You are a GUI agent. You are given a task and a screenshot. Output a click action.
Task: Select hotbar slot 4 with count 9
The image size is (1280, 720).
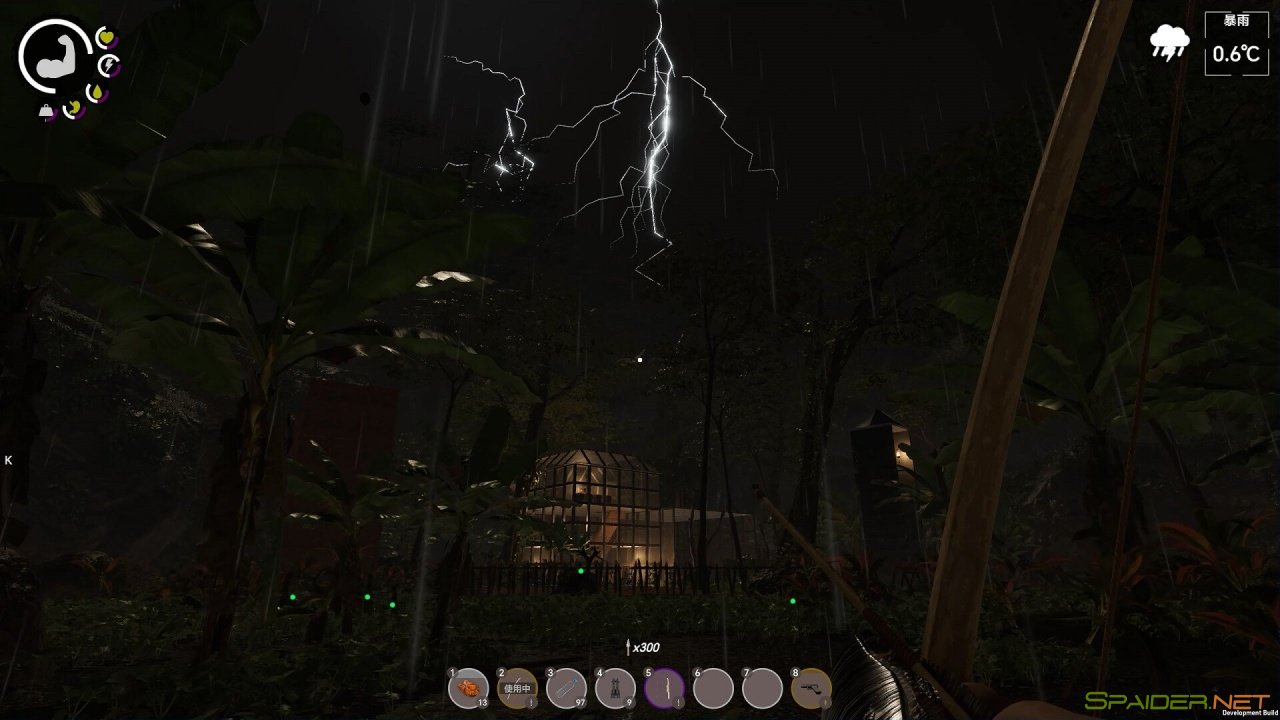(615, 688)
